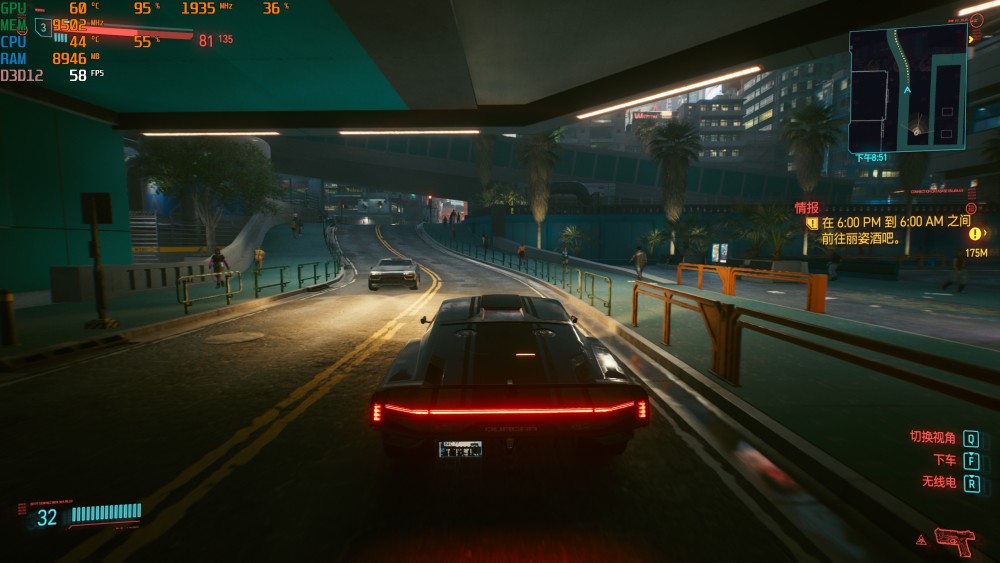Click the yellow exclamation quest marker

point(975,234)
